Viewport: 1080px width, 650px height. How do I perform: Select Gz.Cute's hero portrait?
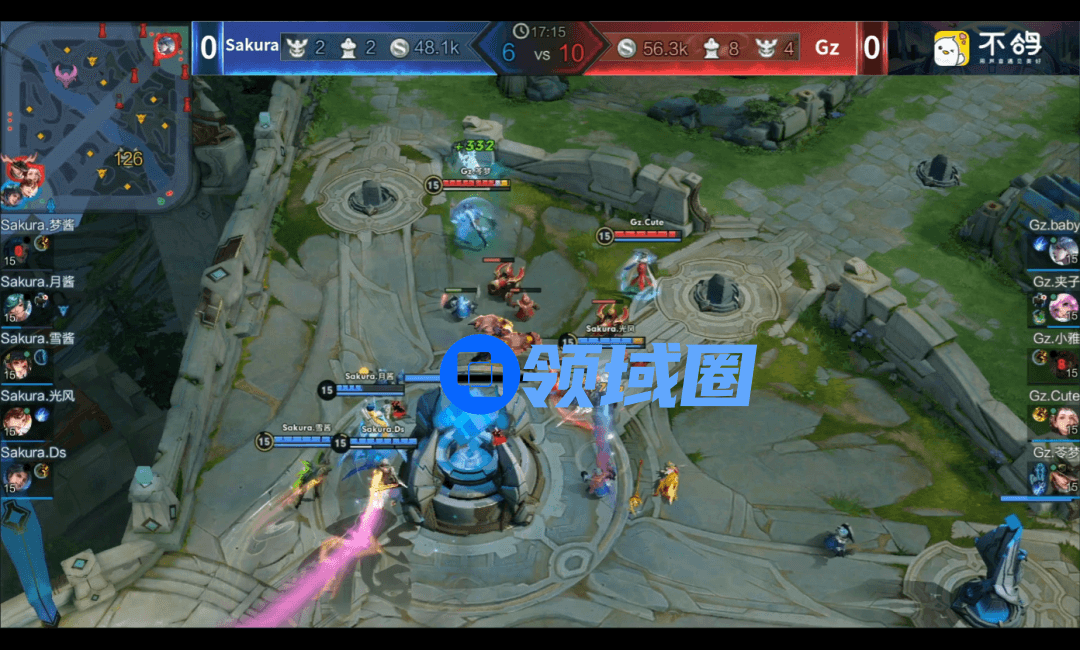[1063, 420]
